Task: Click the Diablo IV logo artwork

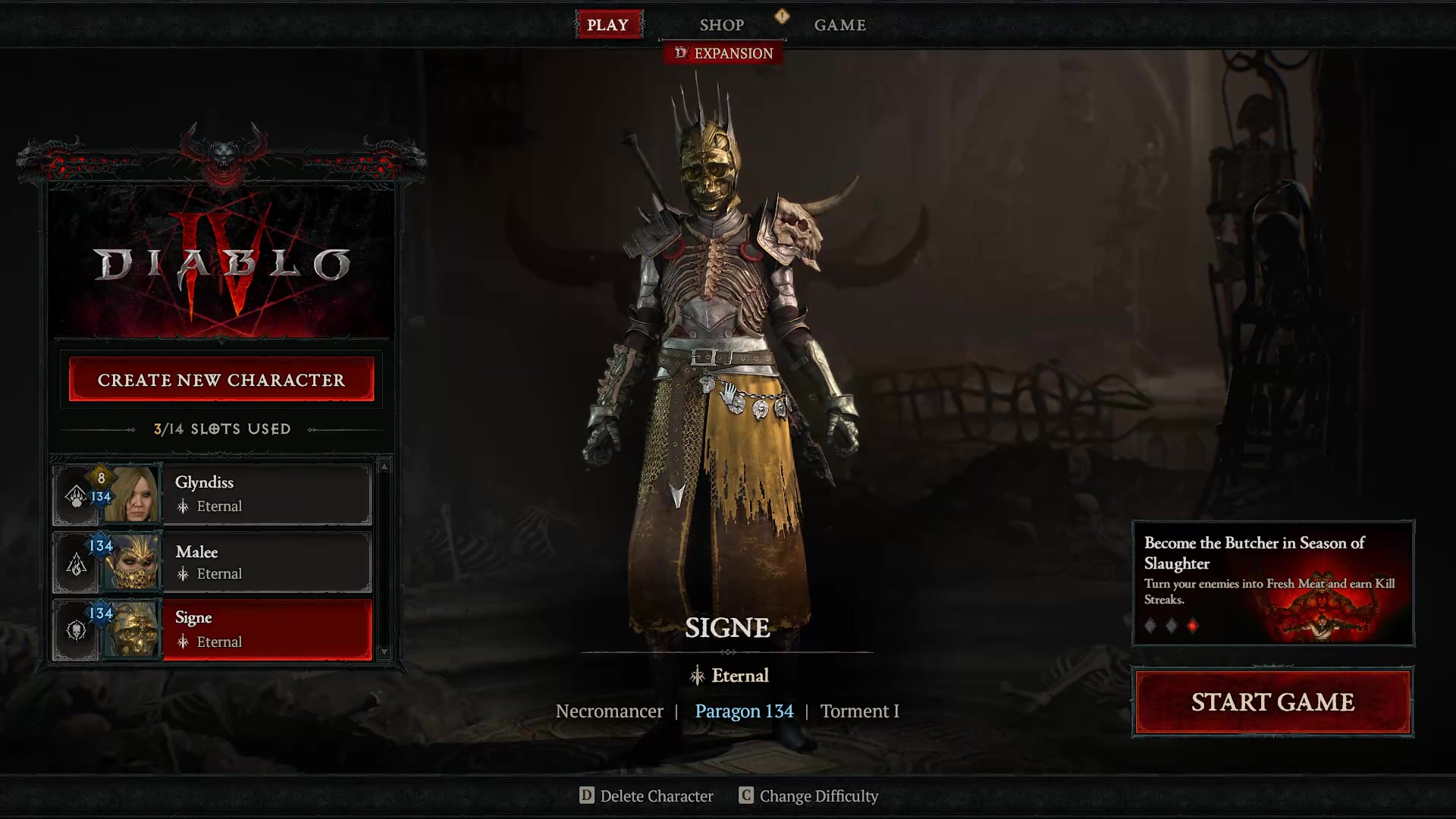Action: 221,262
